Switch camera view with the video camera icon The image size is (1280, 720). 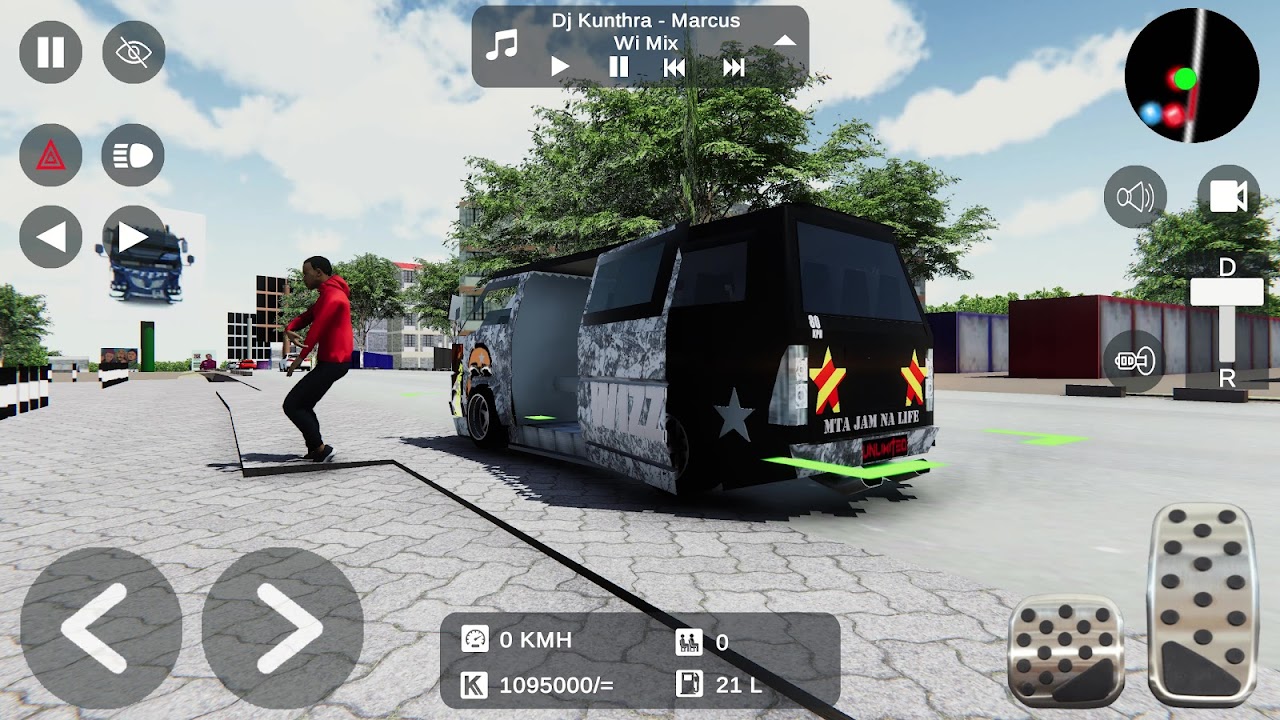point(1228,196)
